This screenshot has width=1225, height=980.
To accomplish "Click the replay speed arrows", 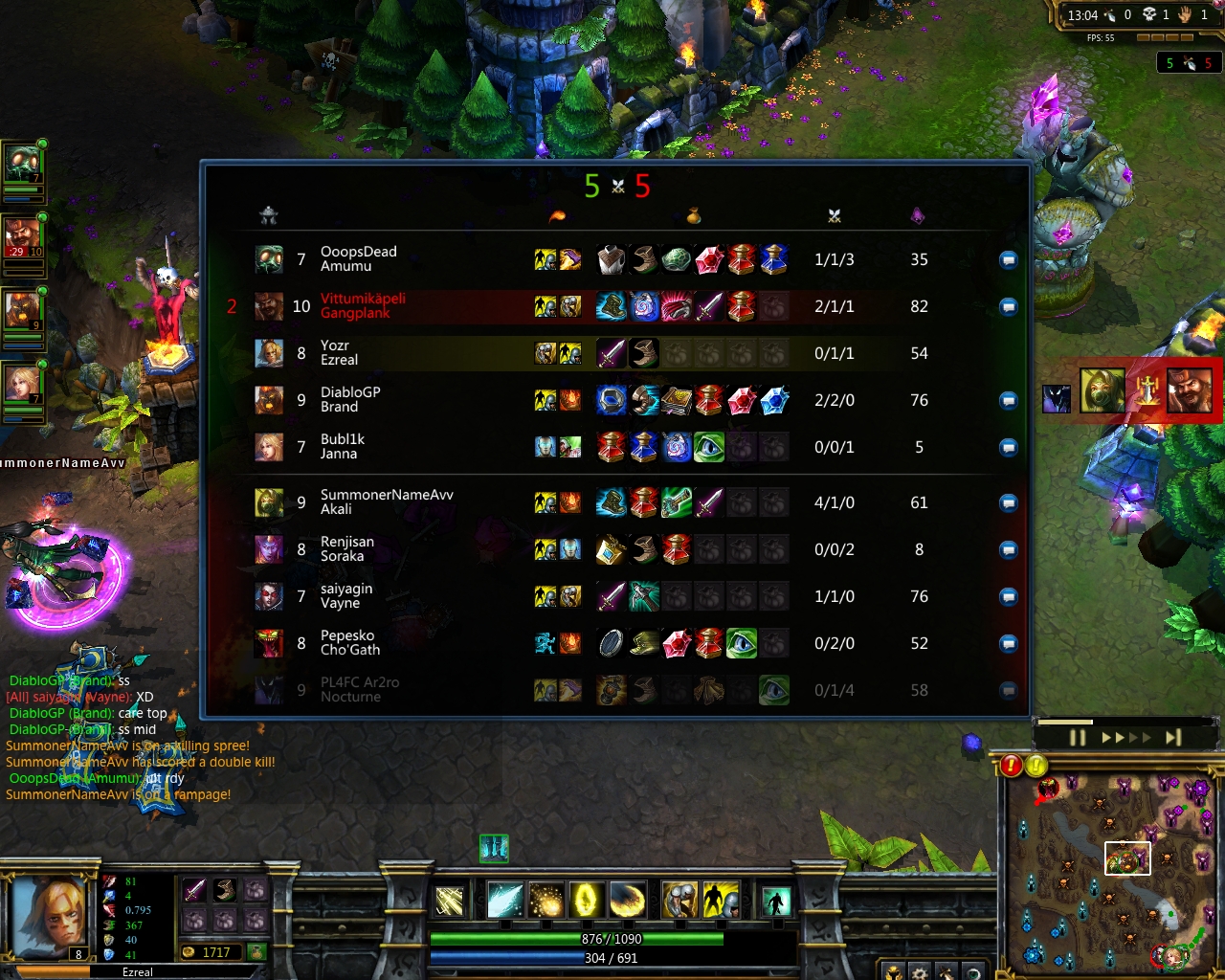I will (x=1126, y=738).
